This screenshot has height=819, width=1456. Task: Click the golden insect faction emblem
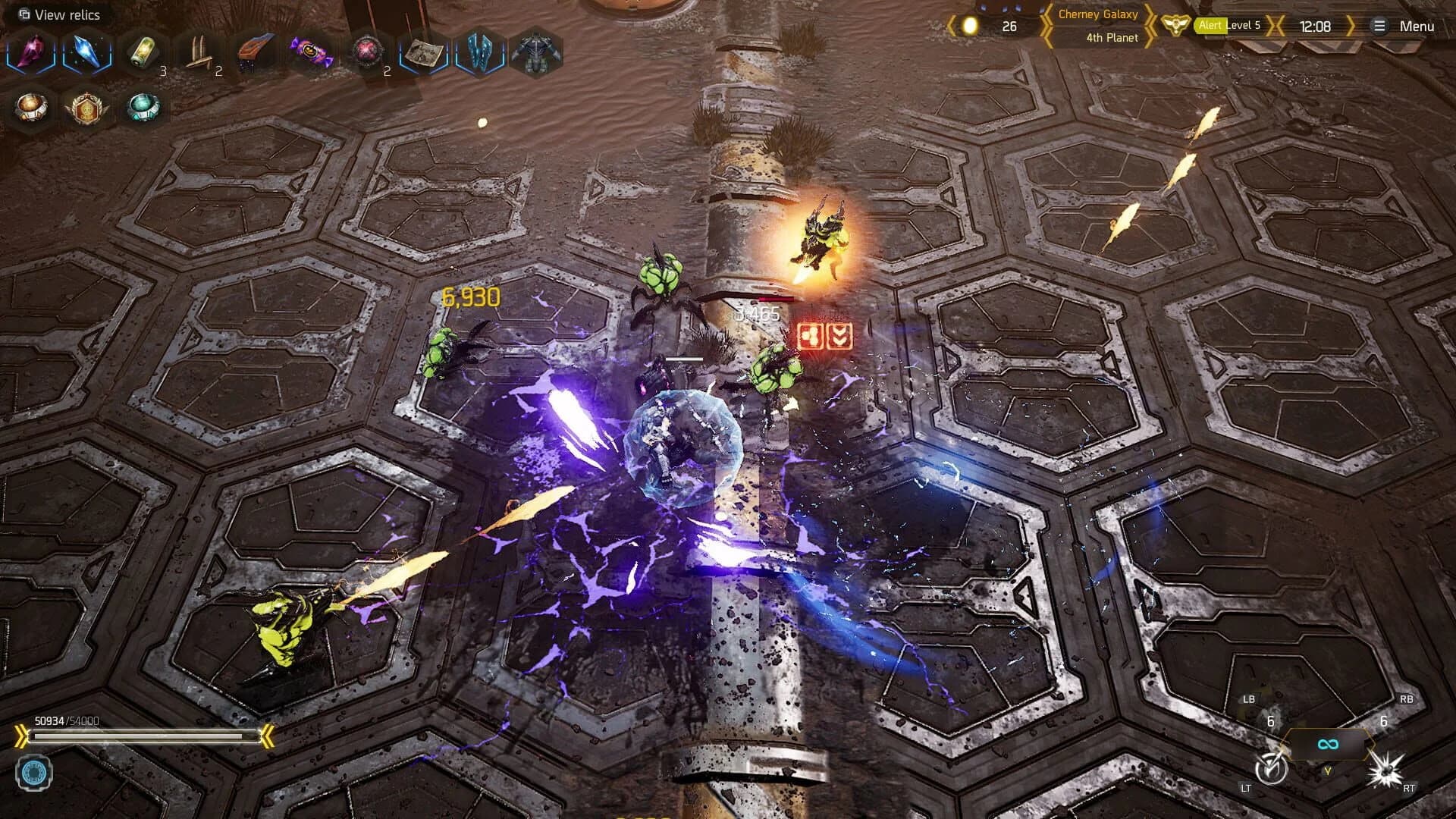point(1175,25)
